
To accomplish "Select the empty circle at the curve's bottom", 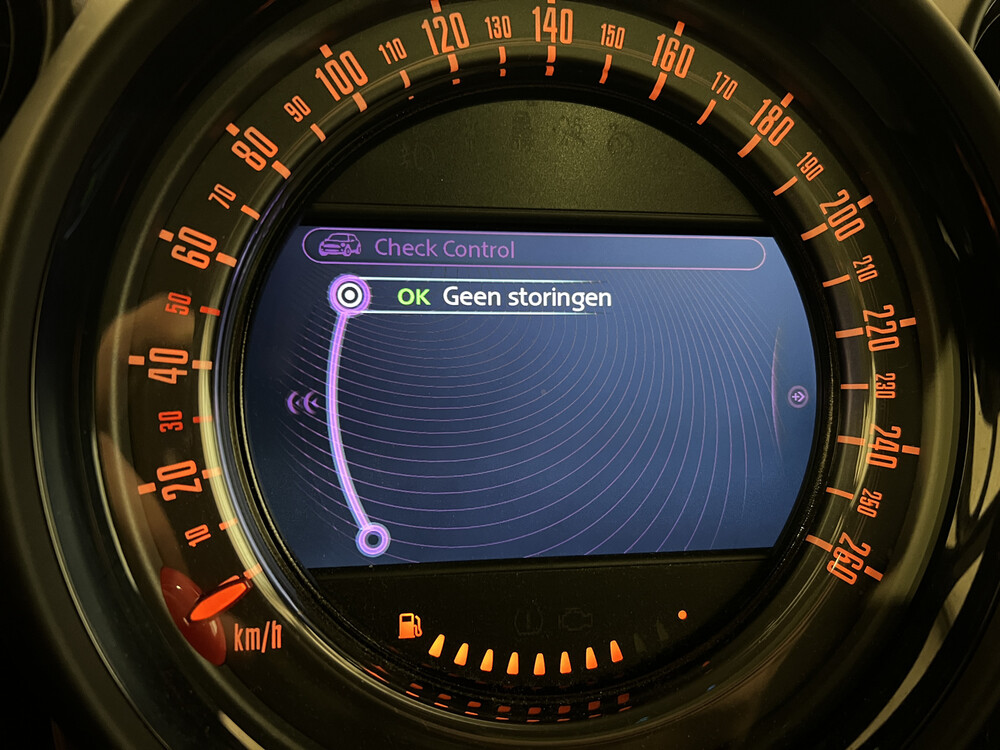I will (373, 541).
